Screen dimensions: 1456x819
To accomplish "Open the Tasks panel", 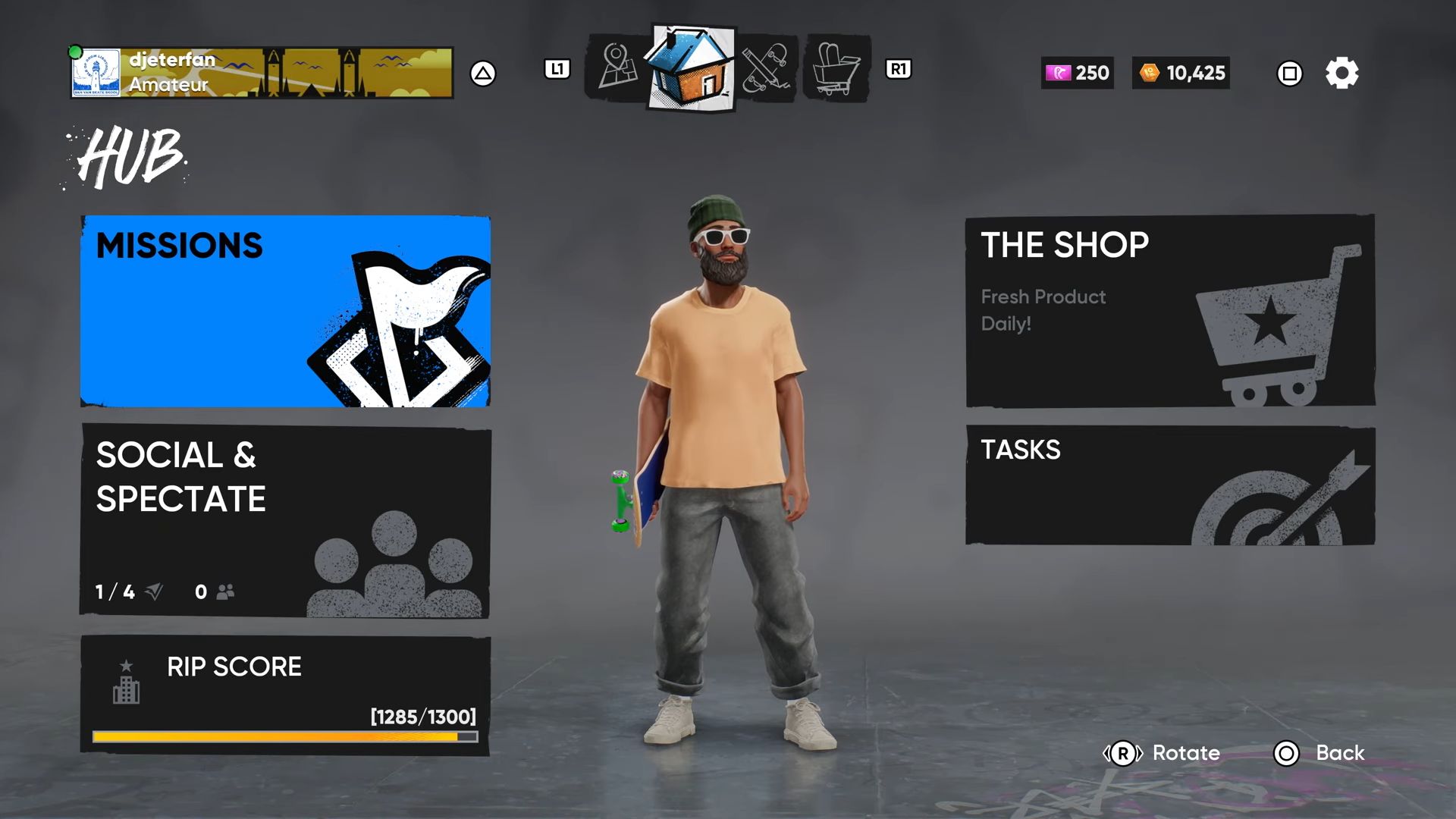I will point(1169,485).
